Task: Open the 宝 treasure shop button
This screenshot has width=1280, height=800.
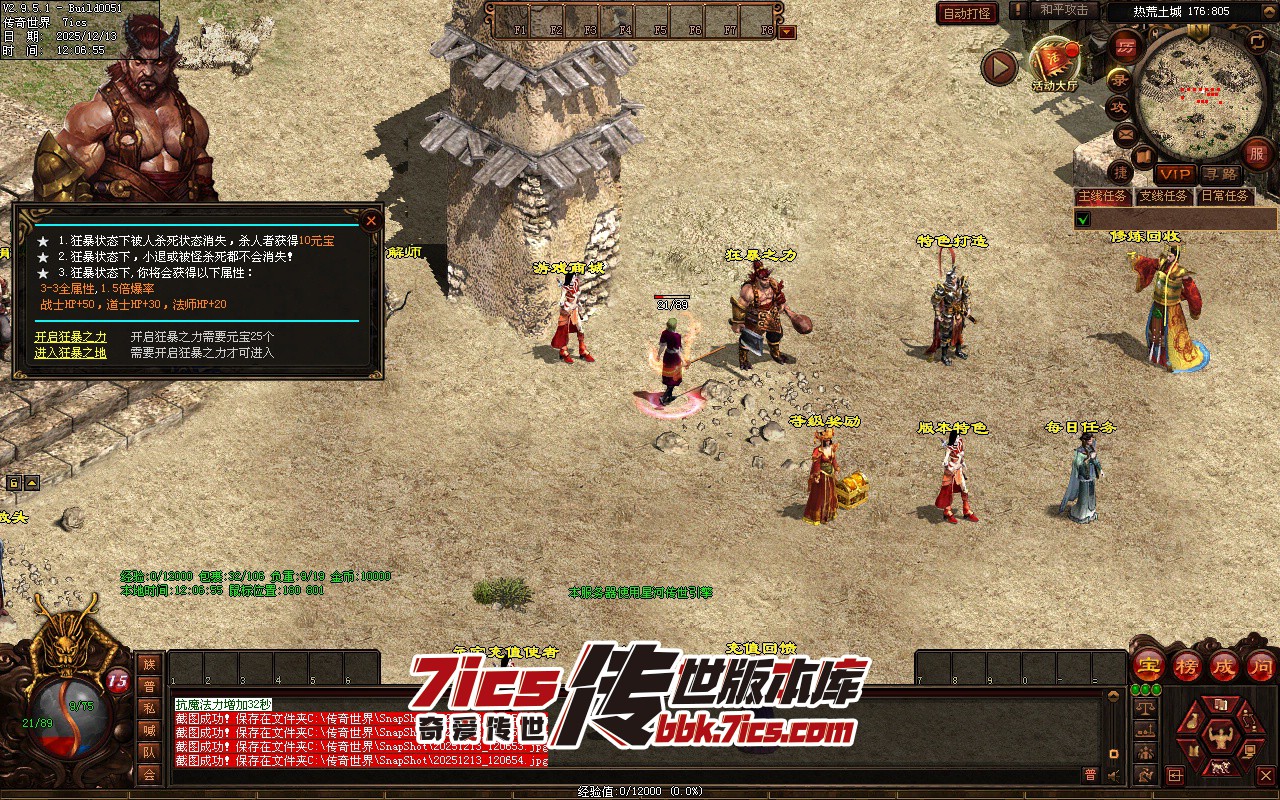Action: (1148, 665)
